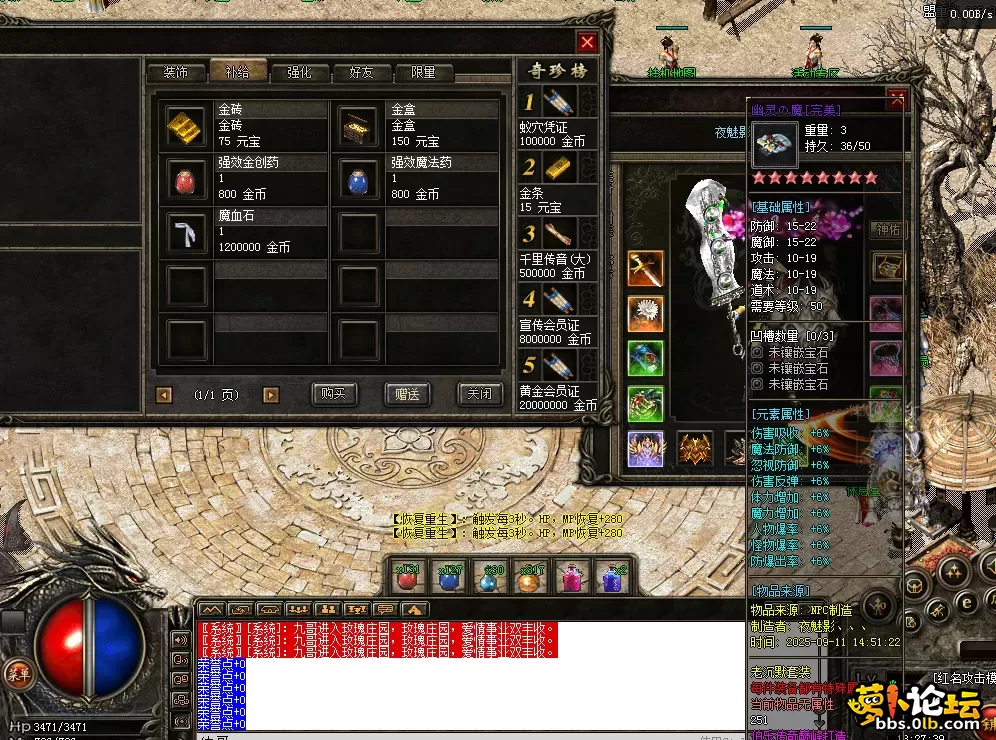Click the 赠送 gift button

tap(407, 394)
